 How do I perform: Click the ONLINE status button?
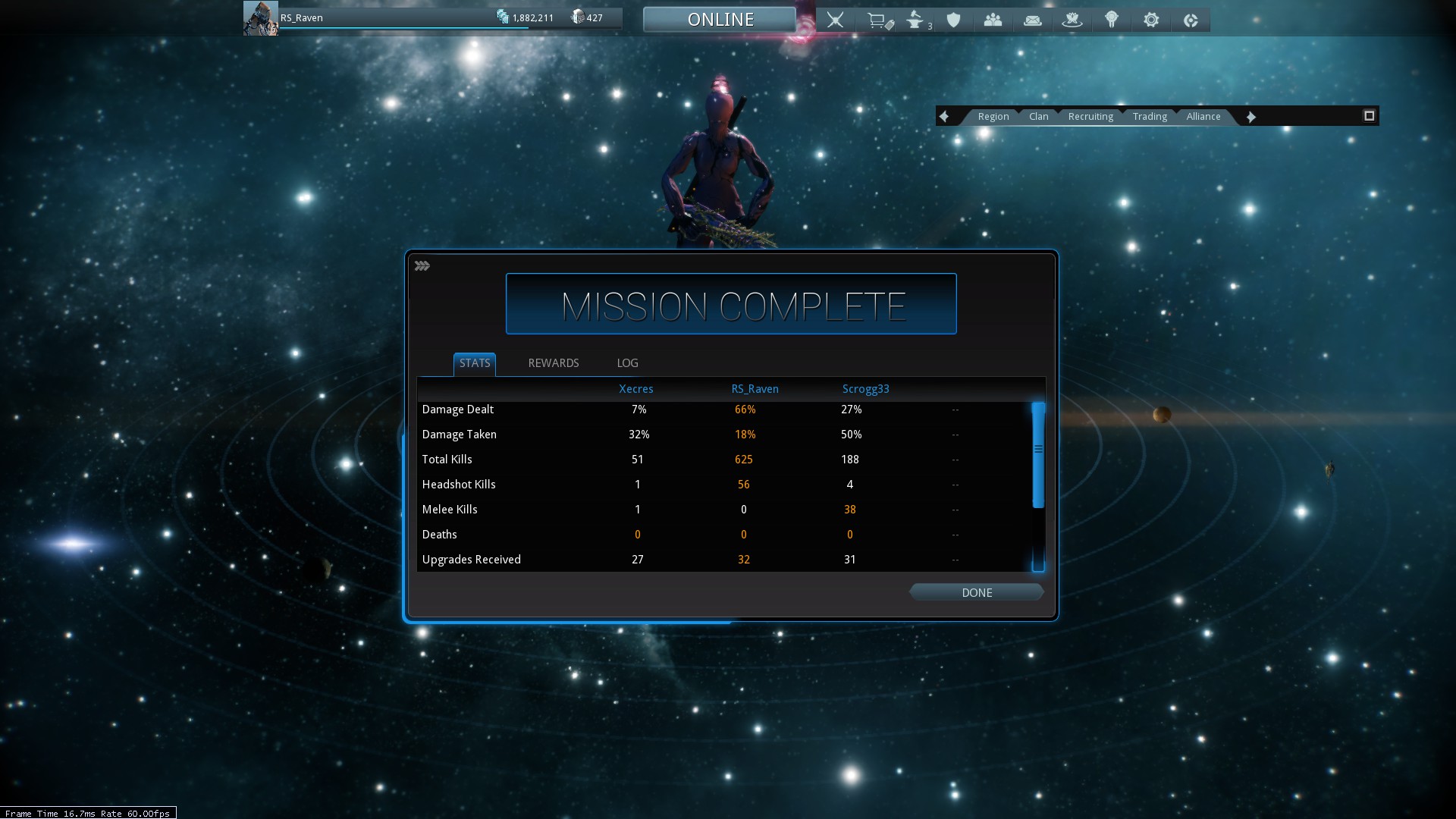720,20
